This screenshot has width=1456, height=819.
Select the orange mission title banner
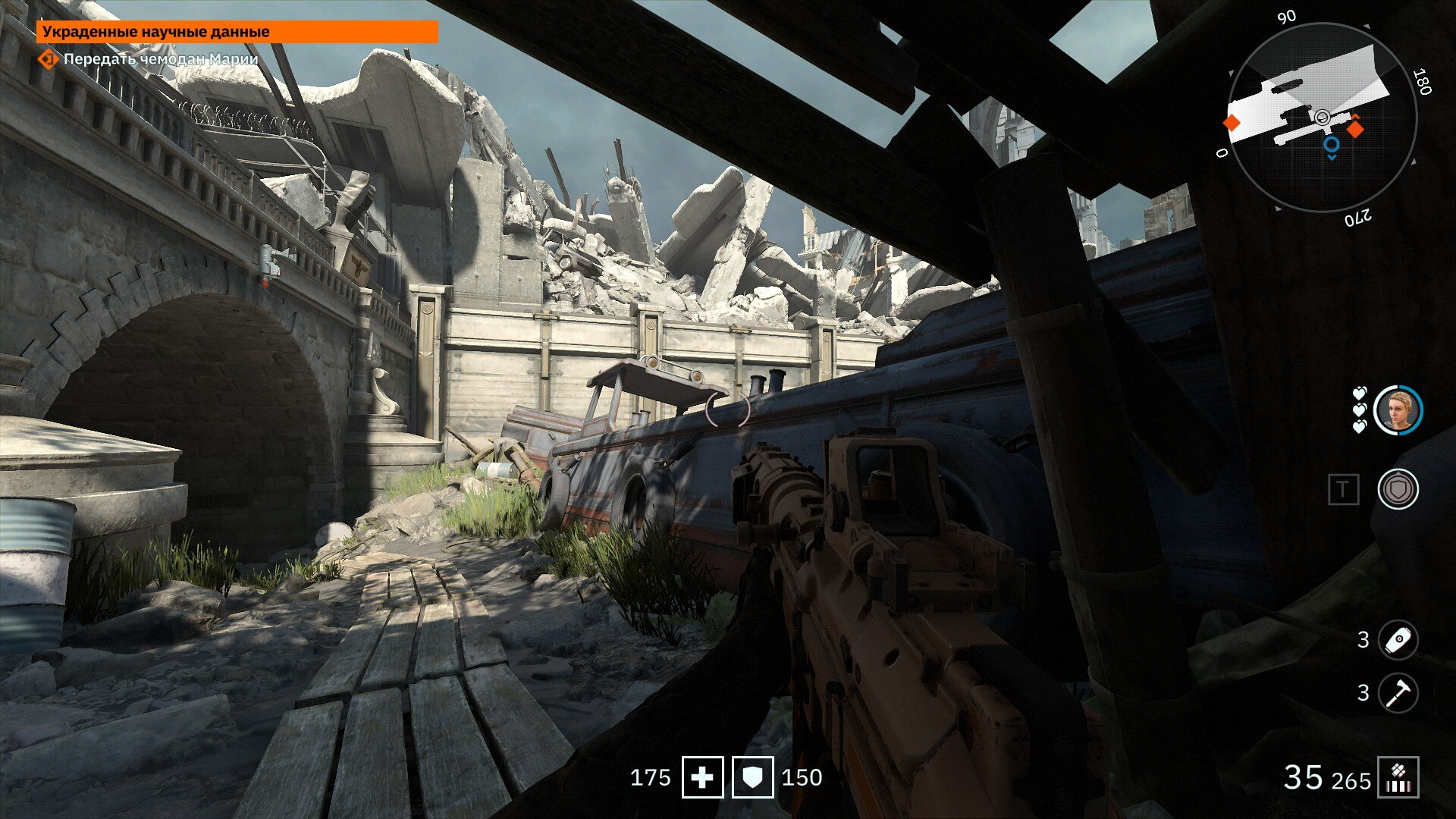click(237, 32)
